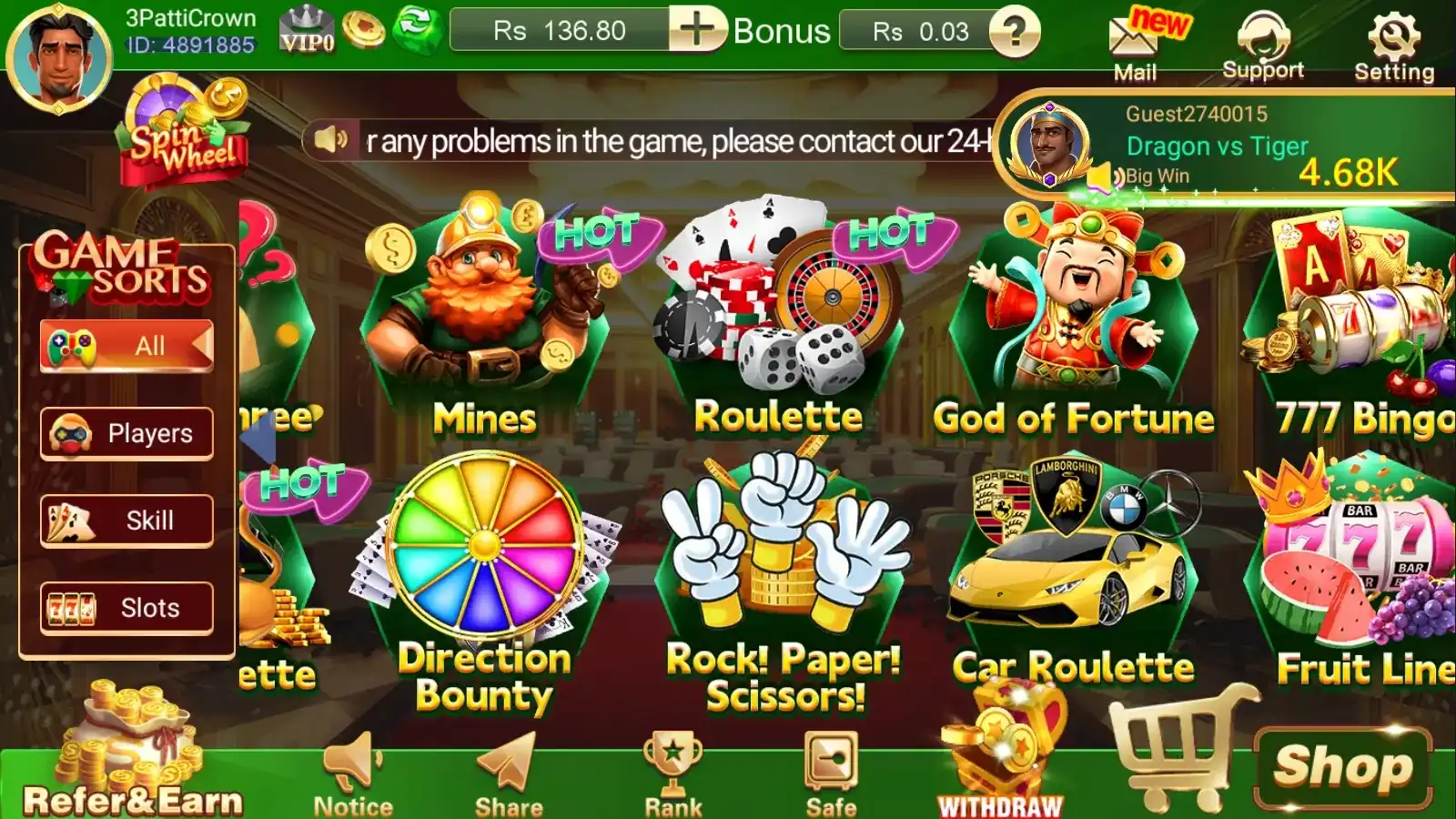This screenshot has height=819, width=1456.
Task: Open the Setting menu
Action: tap(1393, 45)
